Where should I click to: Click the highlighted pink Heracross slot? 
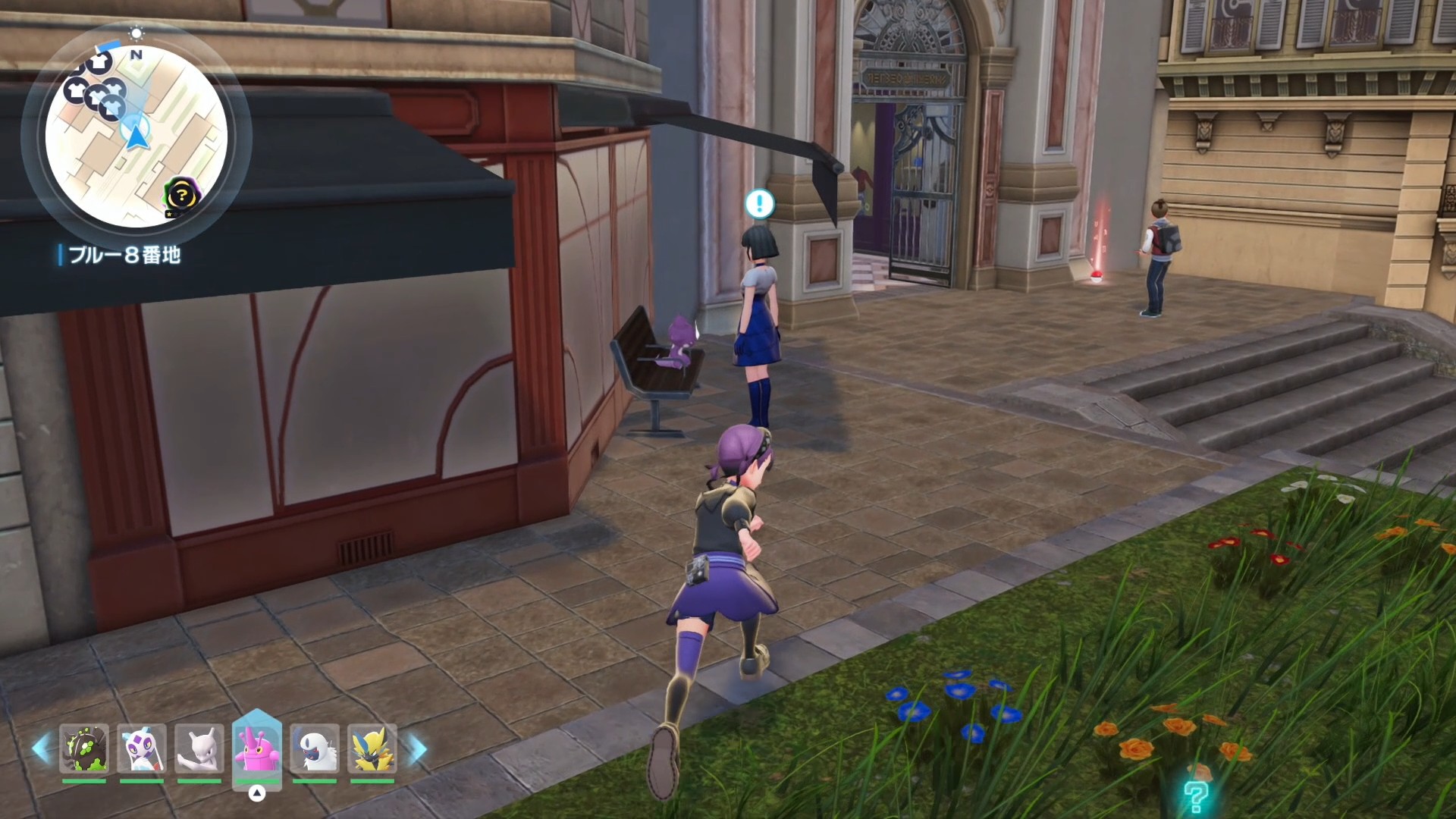pyautogui.click(x=257, y=748)
